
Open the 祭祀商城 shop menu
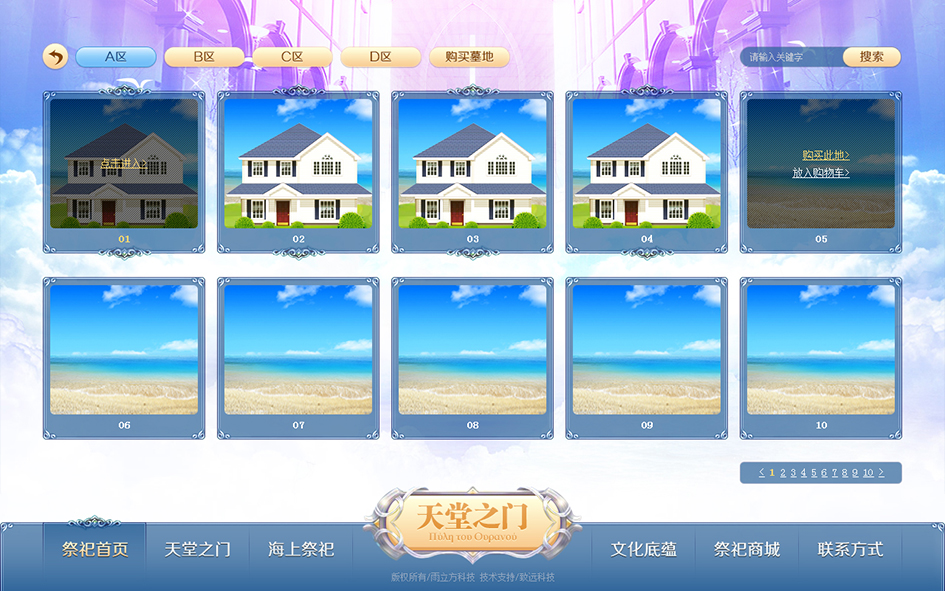(x=747, y=549)
